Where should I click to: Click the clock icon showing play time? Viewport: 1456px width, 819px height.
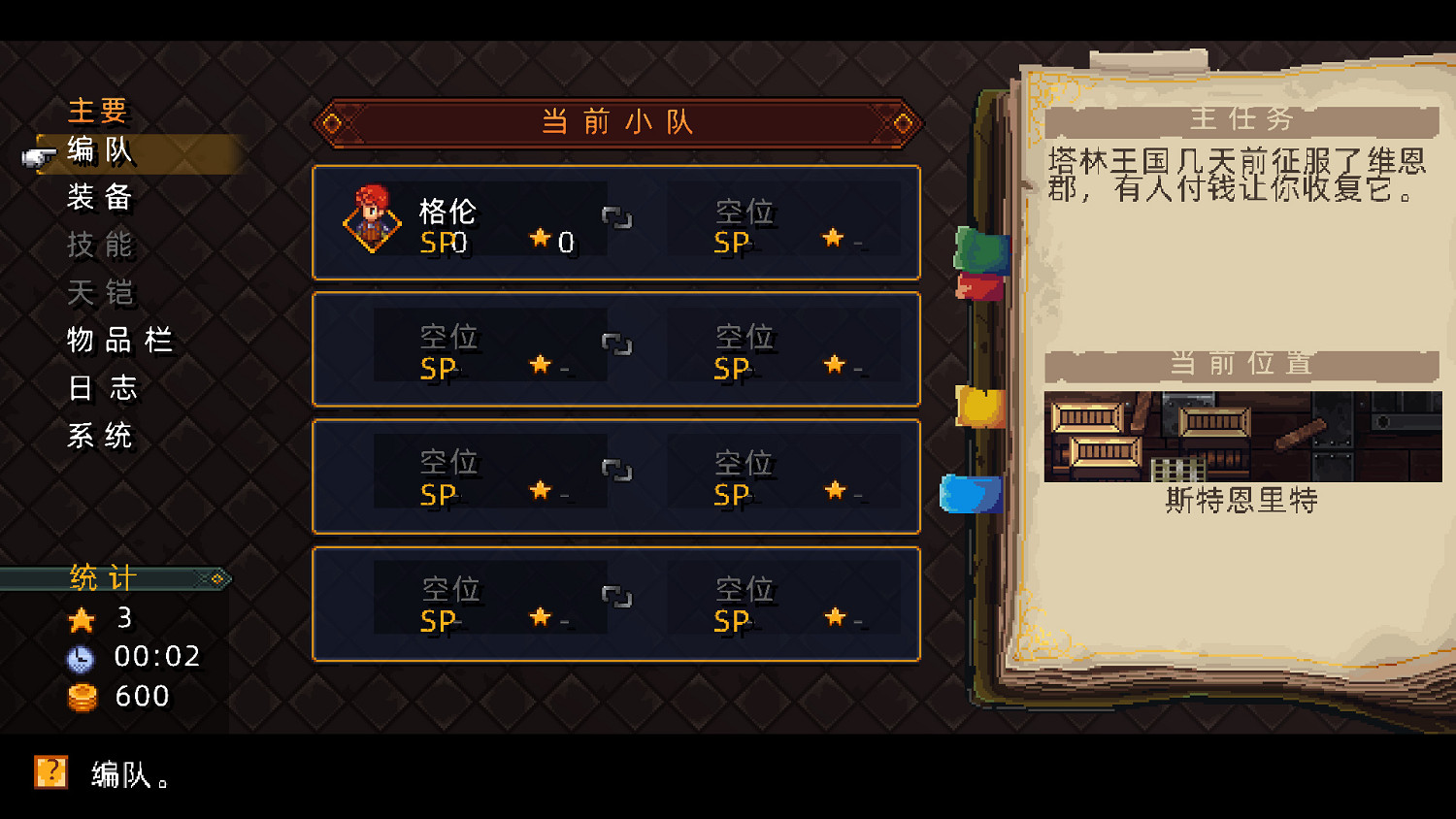click(83, 657)
